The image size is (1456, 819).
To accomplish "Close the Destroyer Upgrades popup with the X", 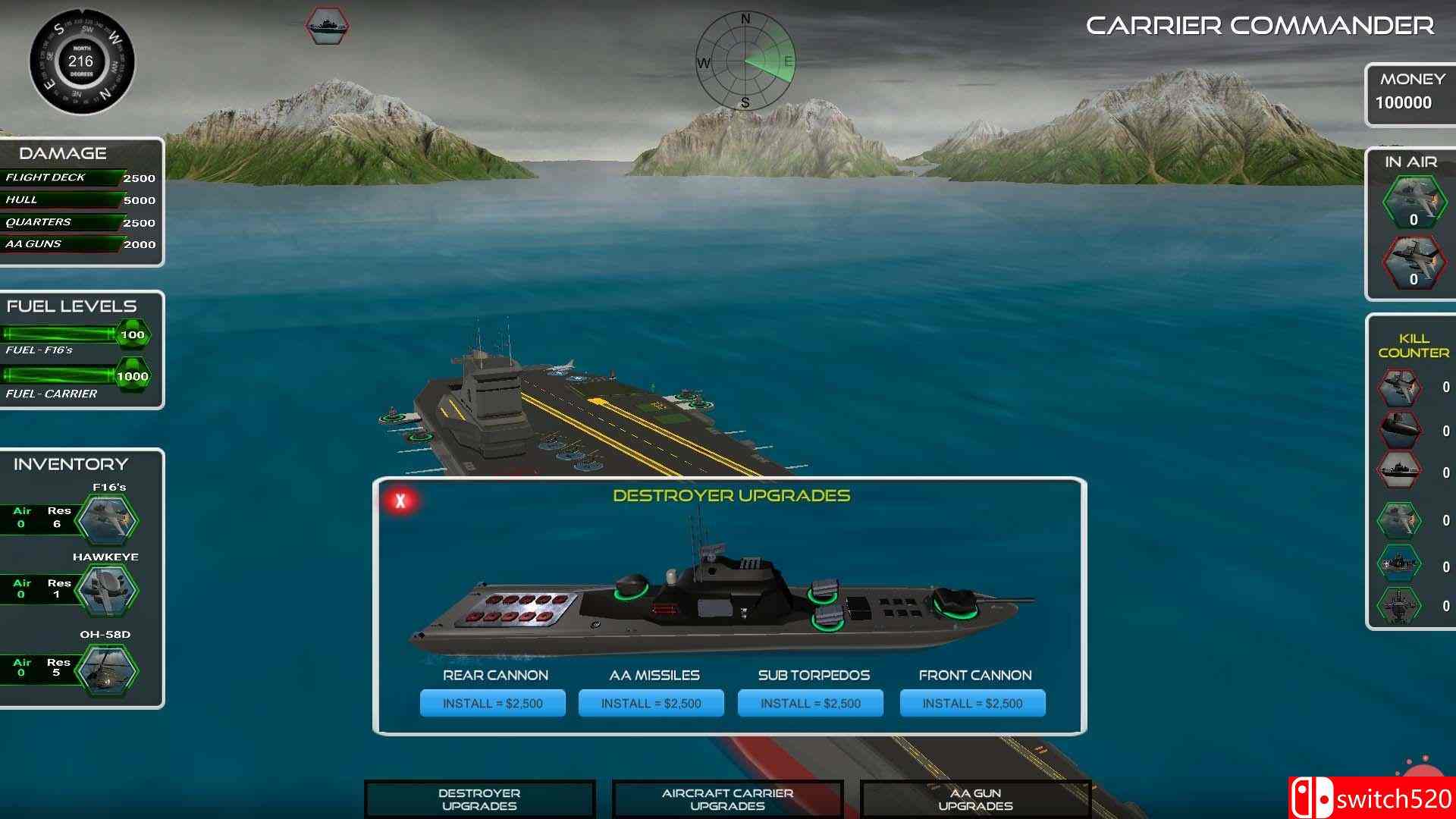I will click(x=400, y=502).
